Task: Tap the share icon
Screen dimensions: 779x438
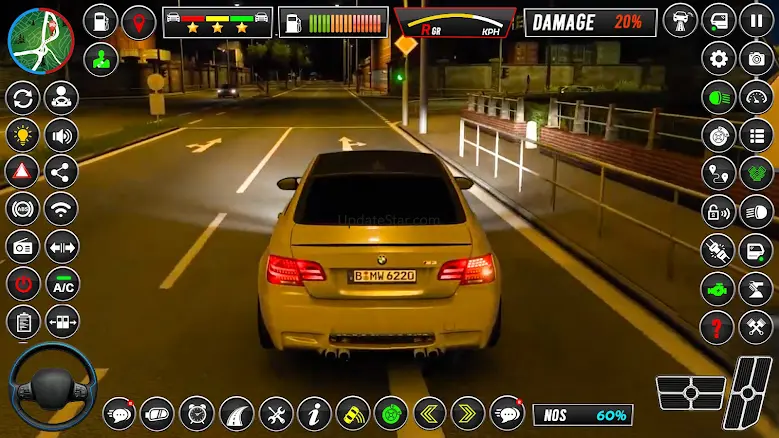Action: [x=61, y=171]
